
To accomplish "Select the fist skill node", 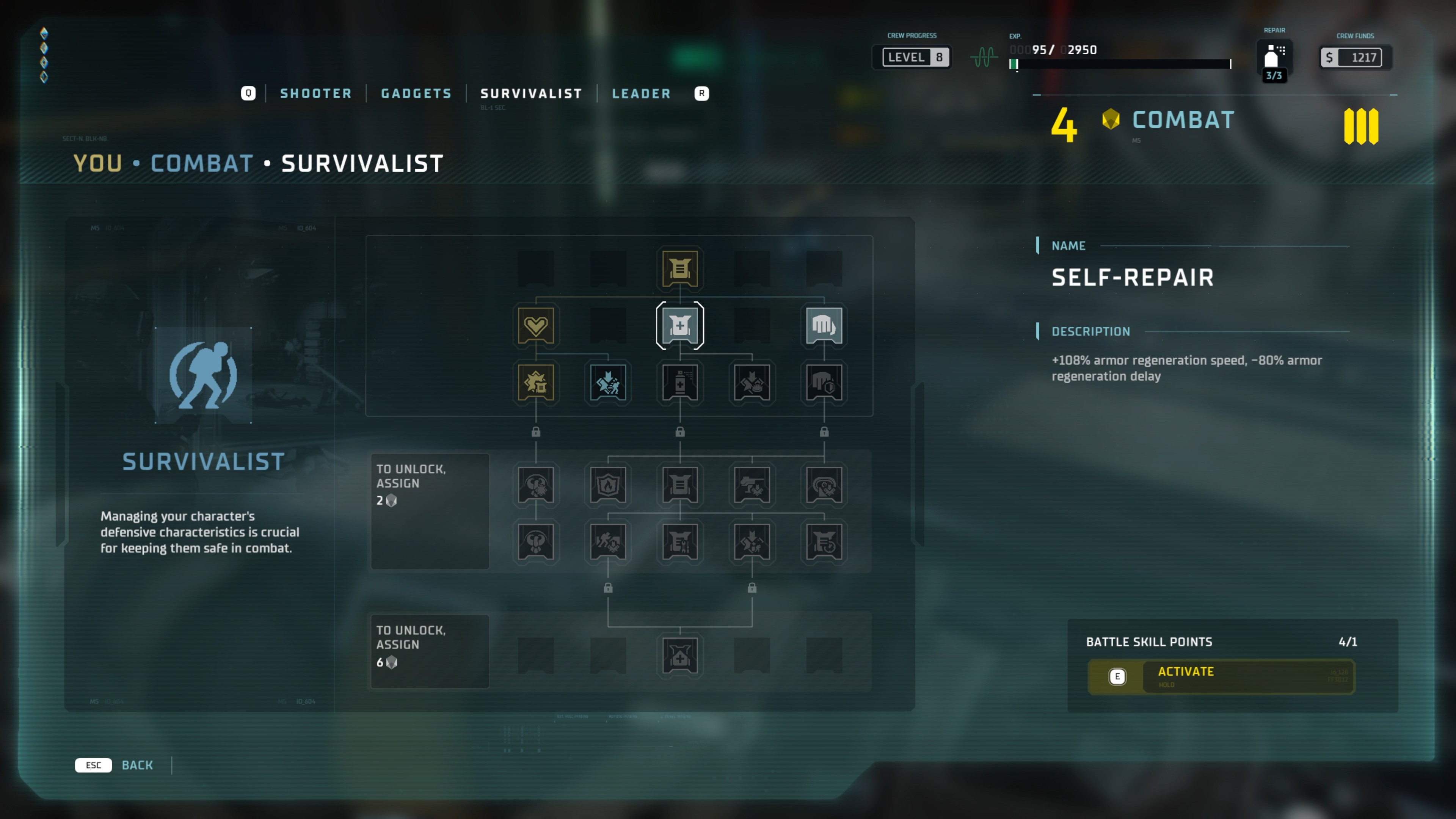I will 824,326.
